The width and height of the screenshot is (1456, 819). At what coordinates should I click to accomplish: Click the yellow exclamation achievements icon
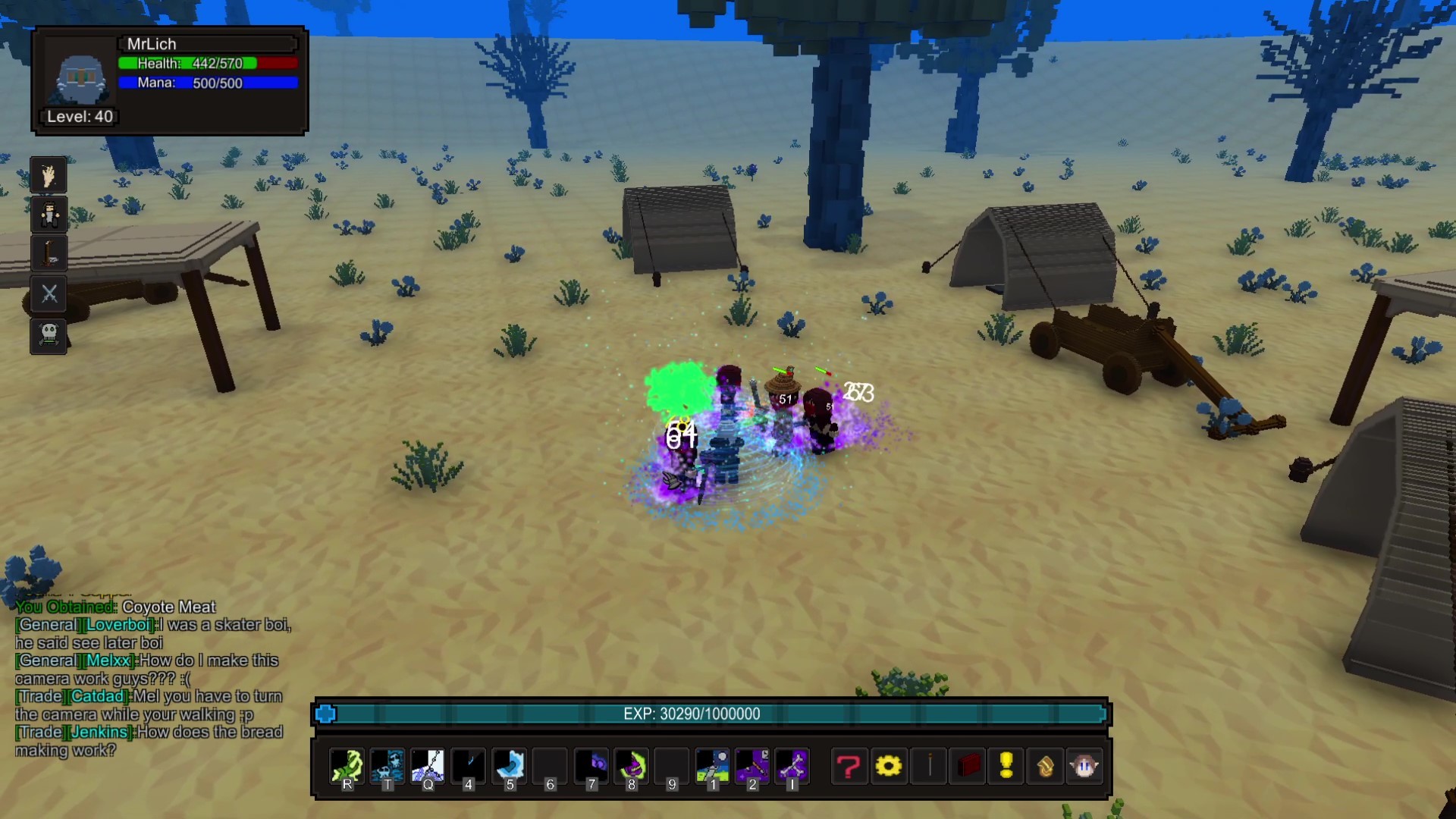click(1005, 766)
